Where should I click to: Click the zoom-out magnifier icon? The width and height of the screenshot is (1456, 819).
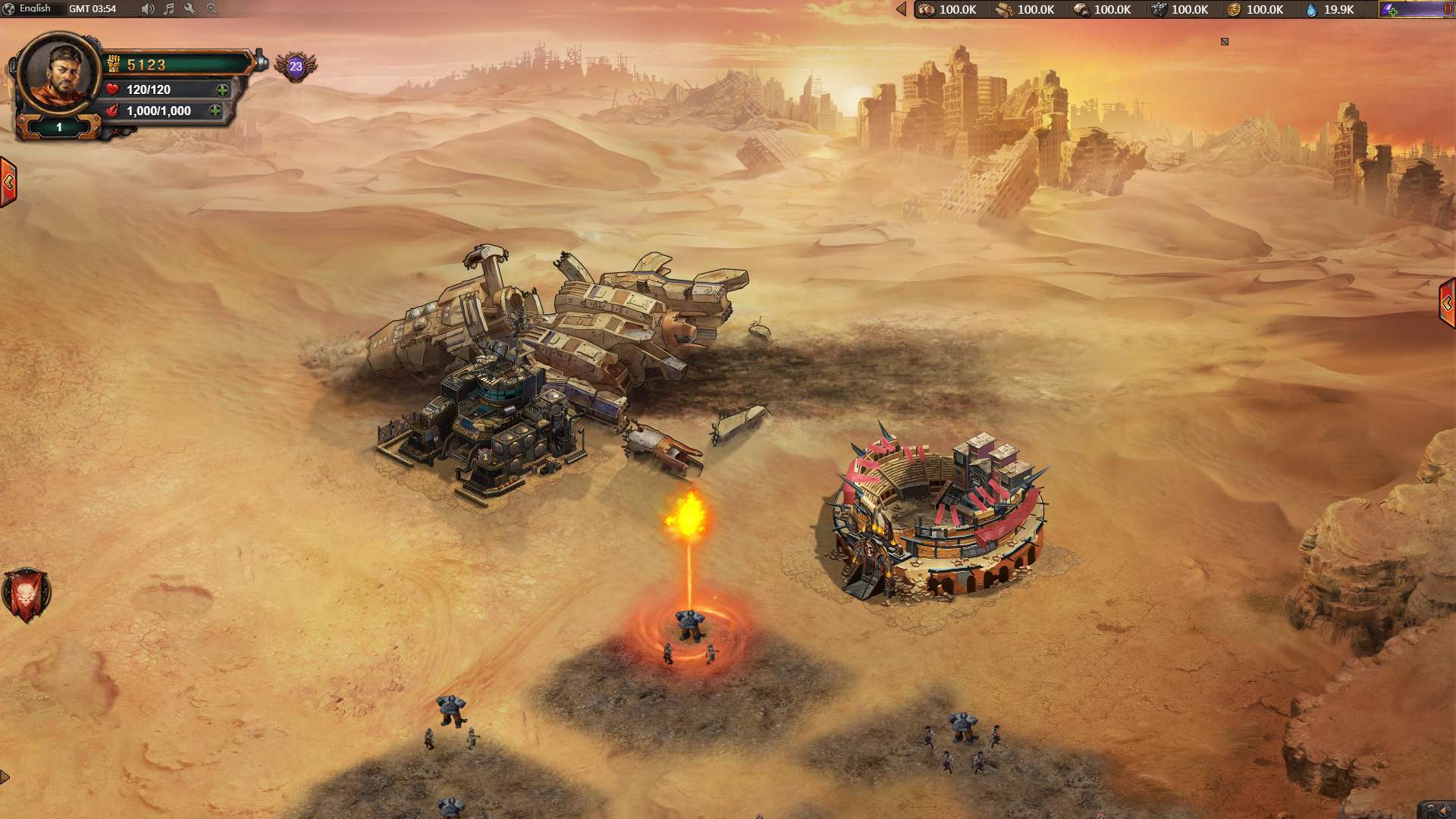tap(212, 9)
